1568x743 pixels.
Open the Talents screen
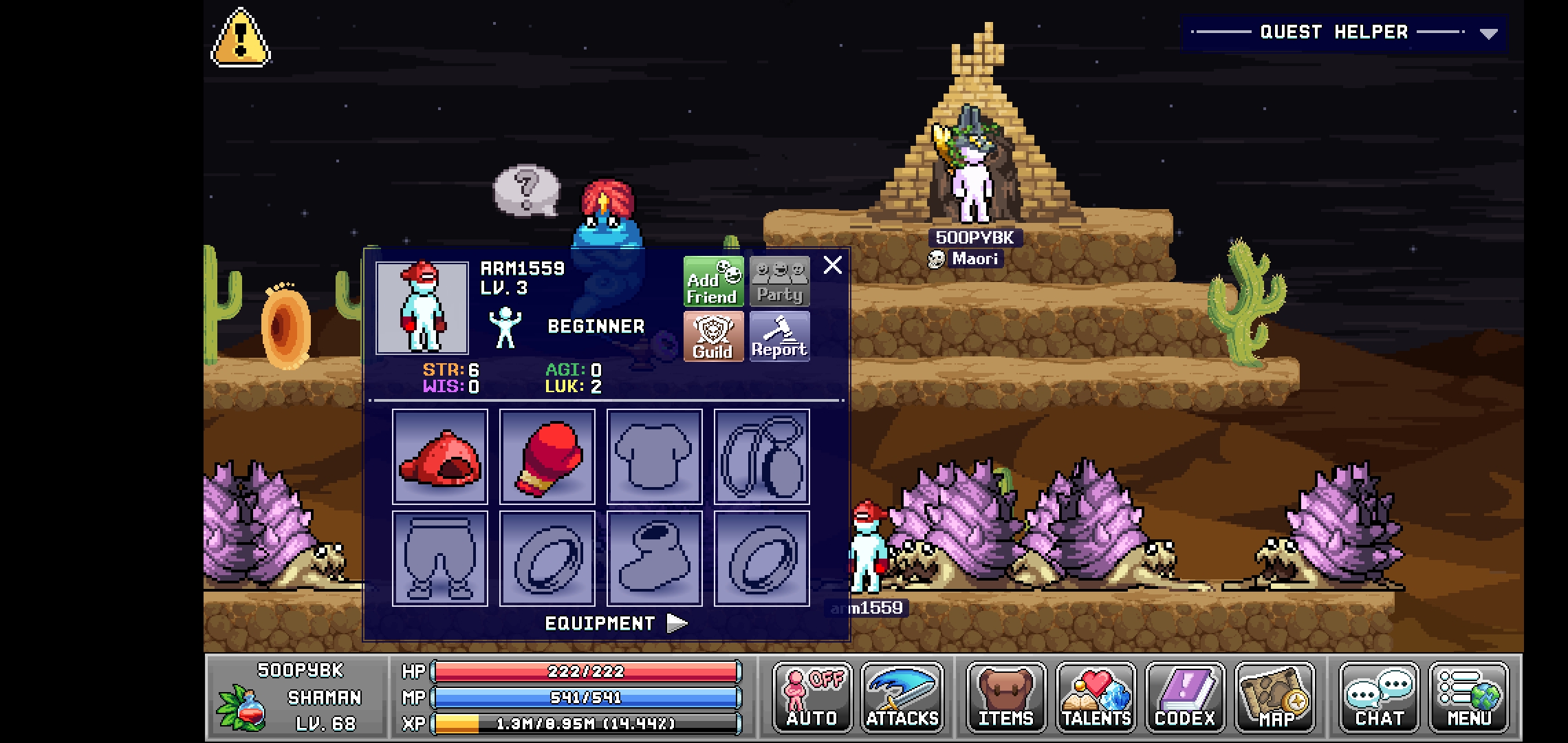[1096, 697]
